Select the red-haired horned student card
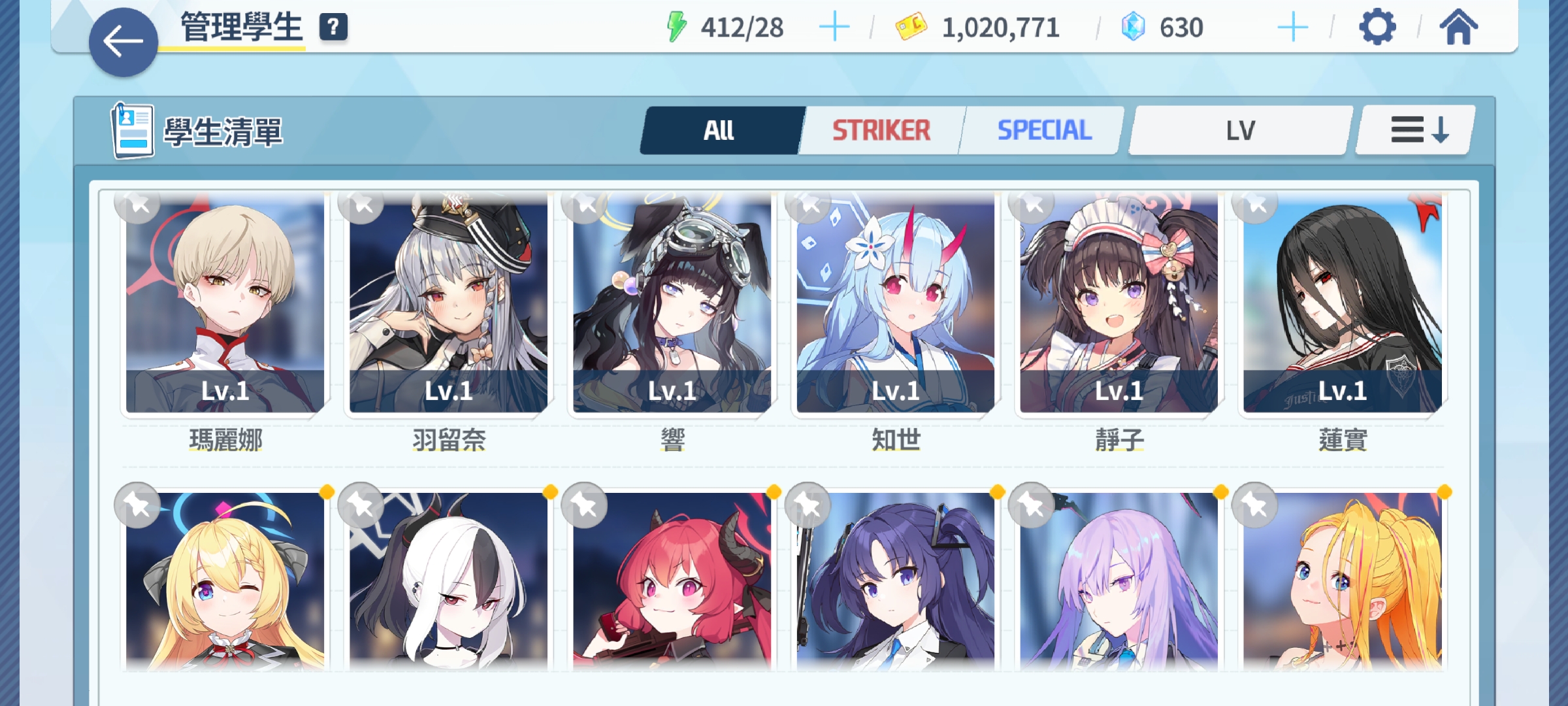The height and width of the screenshot is (706, 1568). [672, 582]
